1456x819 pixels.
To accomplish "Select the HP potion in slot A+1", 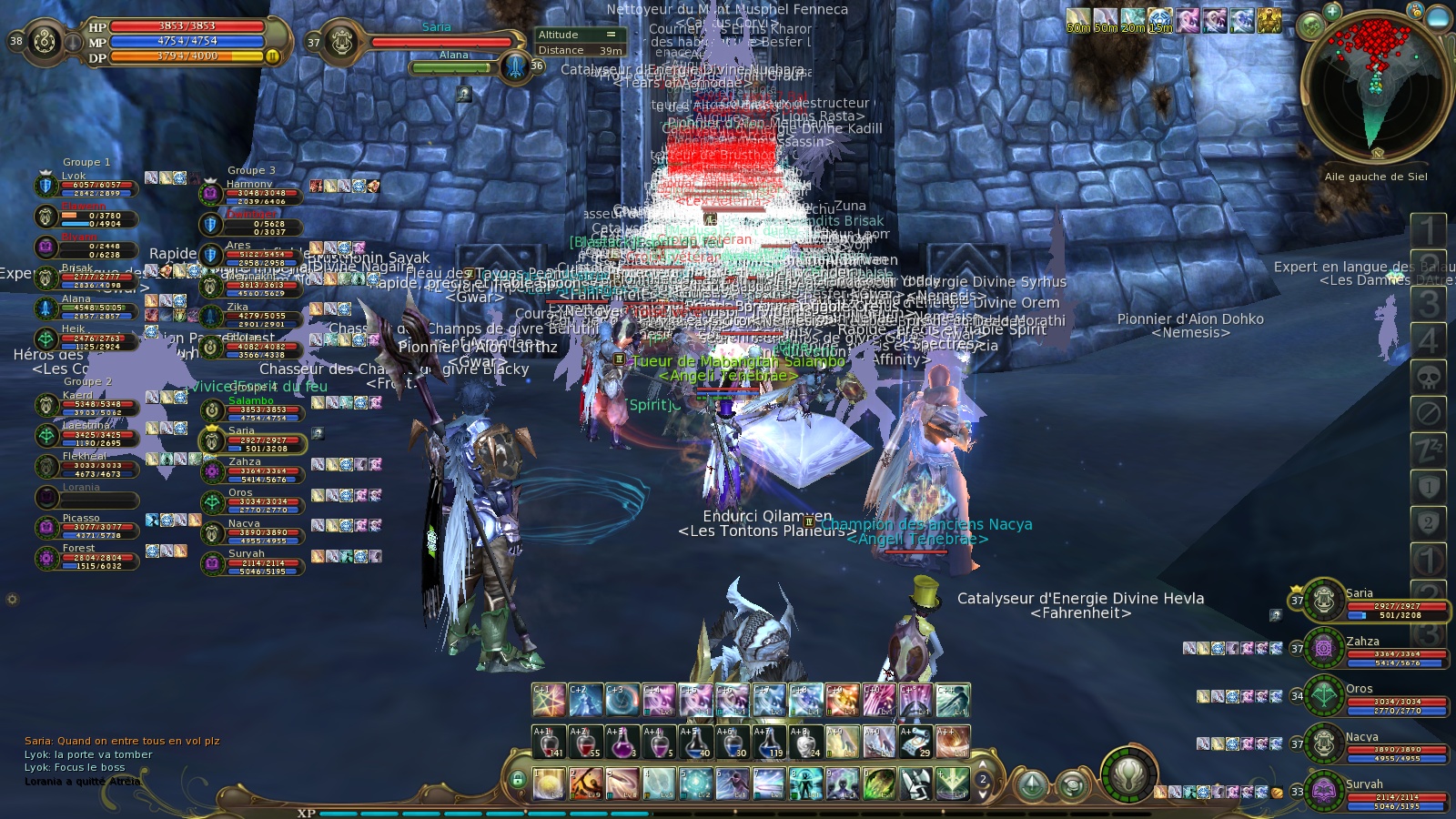I will [548, 741].
